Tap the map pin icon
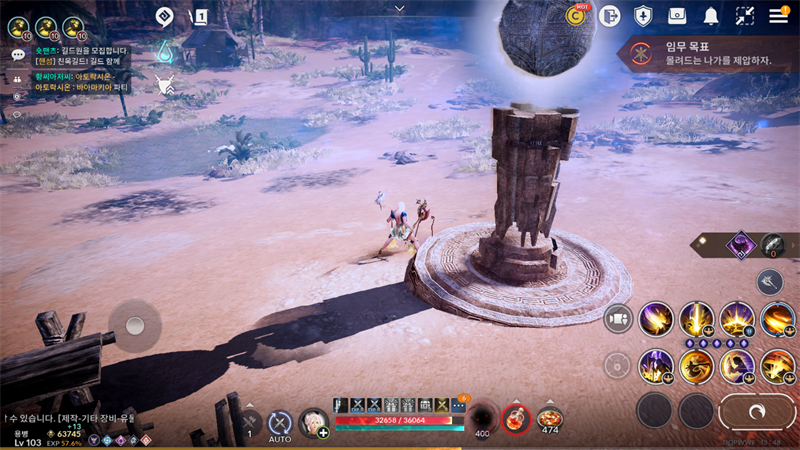This screenshot has width=800, height=450. click(x=166, y=16)
